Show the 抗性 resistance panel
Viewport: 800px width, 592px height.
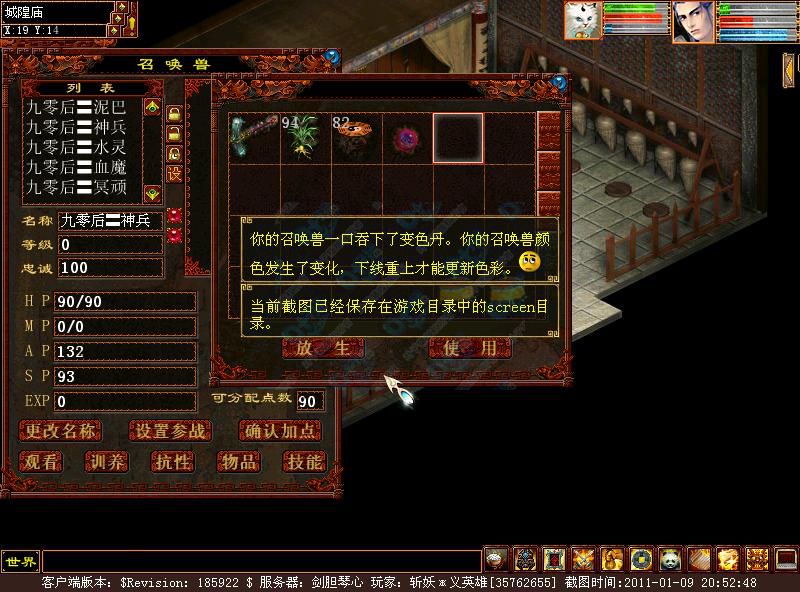172,462
